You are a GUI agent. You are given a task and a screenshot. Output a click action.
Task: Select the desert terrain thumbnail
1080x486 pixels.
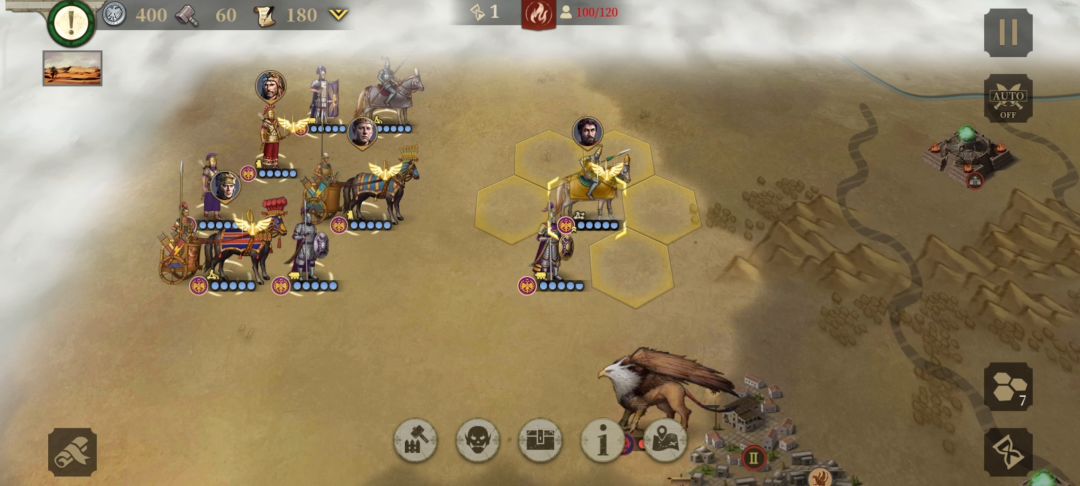72,68
